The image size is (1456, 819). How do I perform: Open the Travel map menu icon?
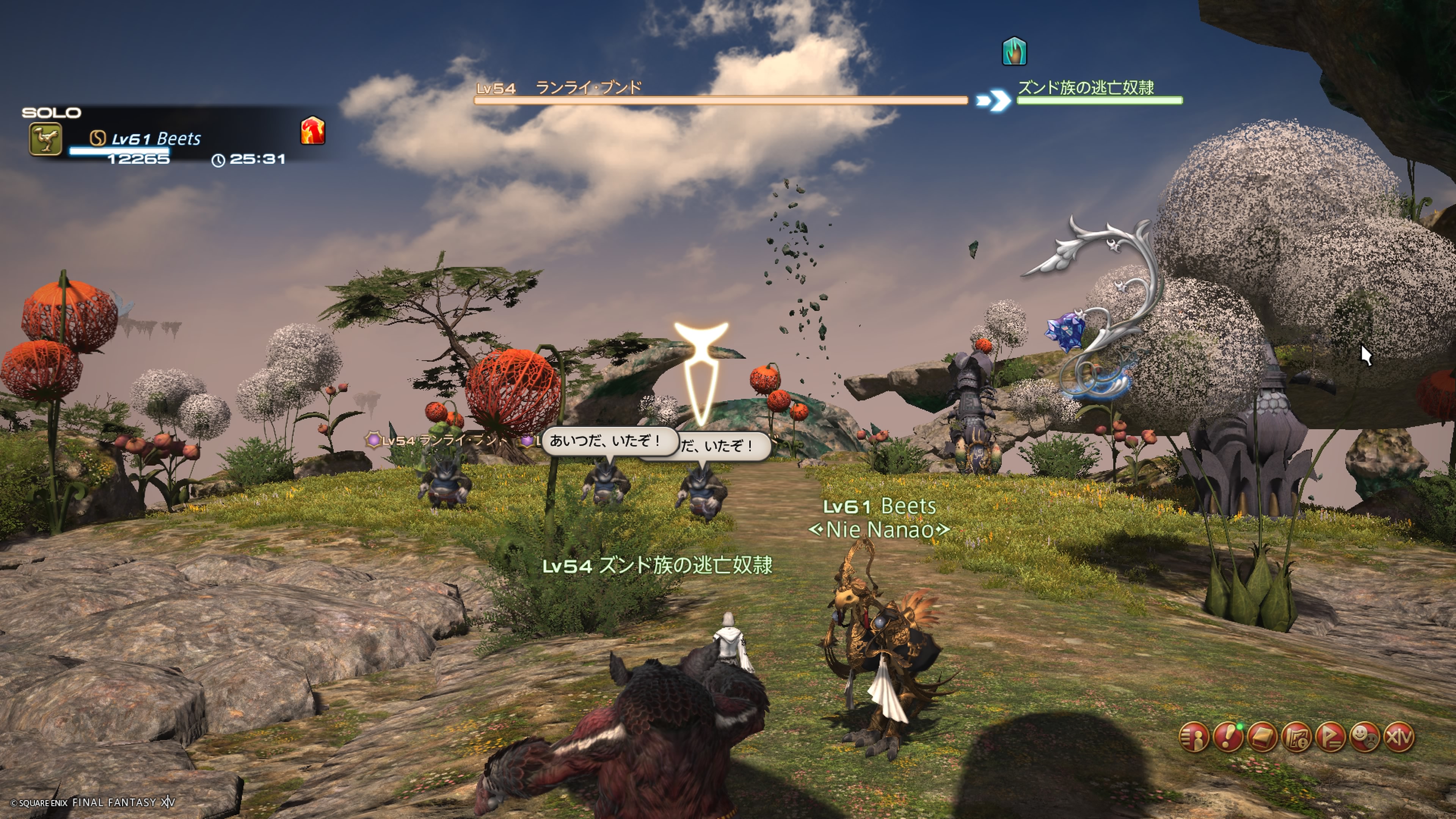(x=1297, y=737)
